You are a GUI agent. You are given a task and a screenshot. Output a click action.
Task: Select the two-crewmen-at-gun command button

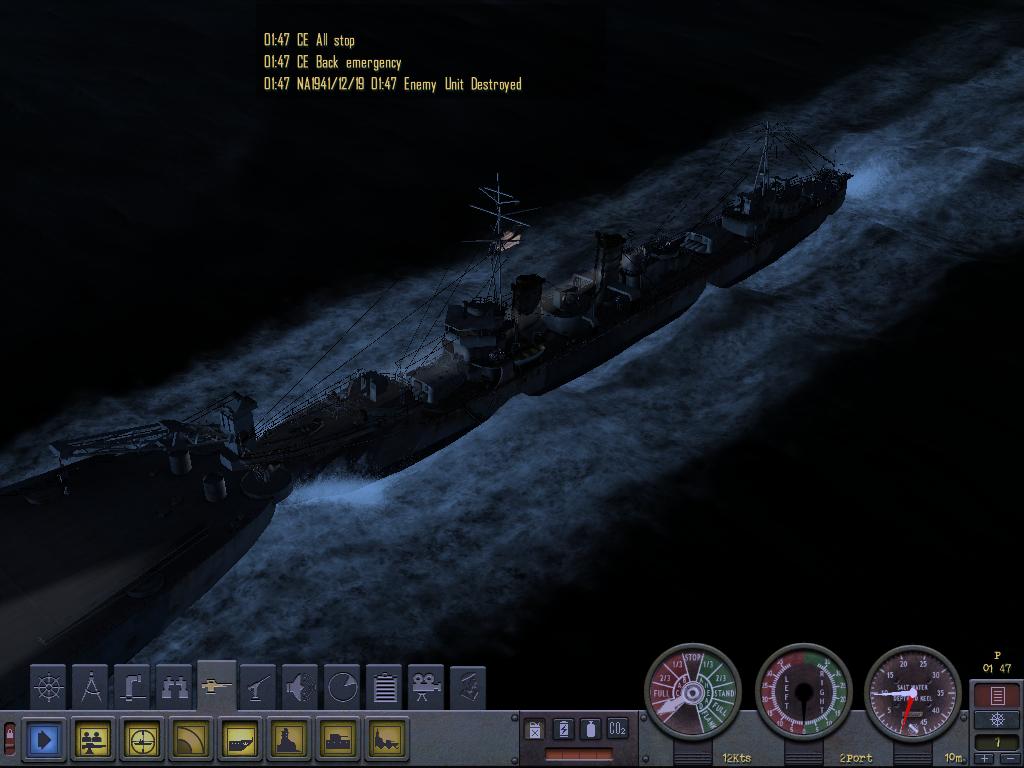click(x=94, y=740)
